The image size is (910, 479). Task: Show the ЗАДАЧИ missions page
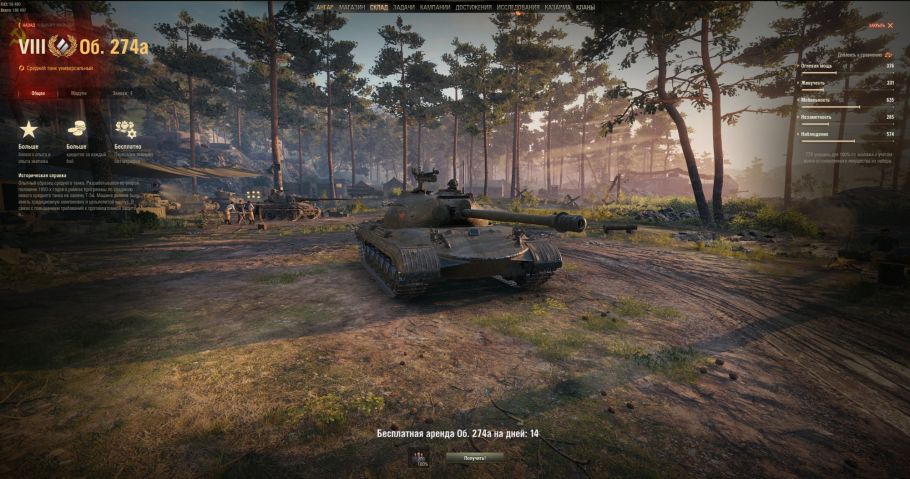tap(405, 7)
